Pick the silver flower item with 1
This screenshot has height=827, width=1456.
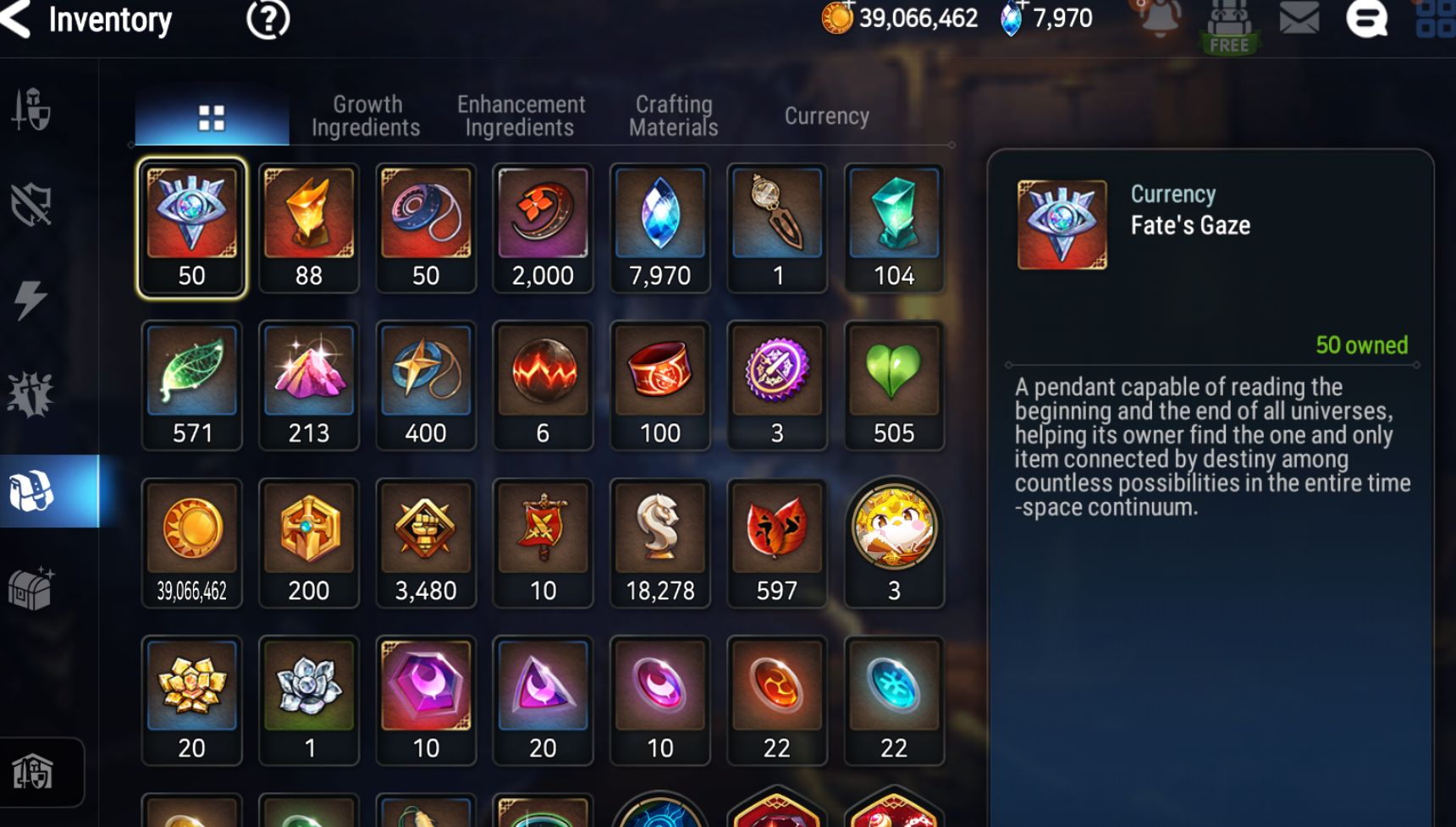click(309, 700)
